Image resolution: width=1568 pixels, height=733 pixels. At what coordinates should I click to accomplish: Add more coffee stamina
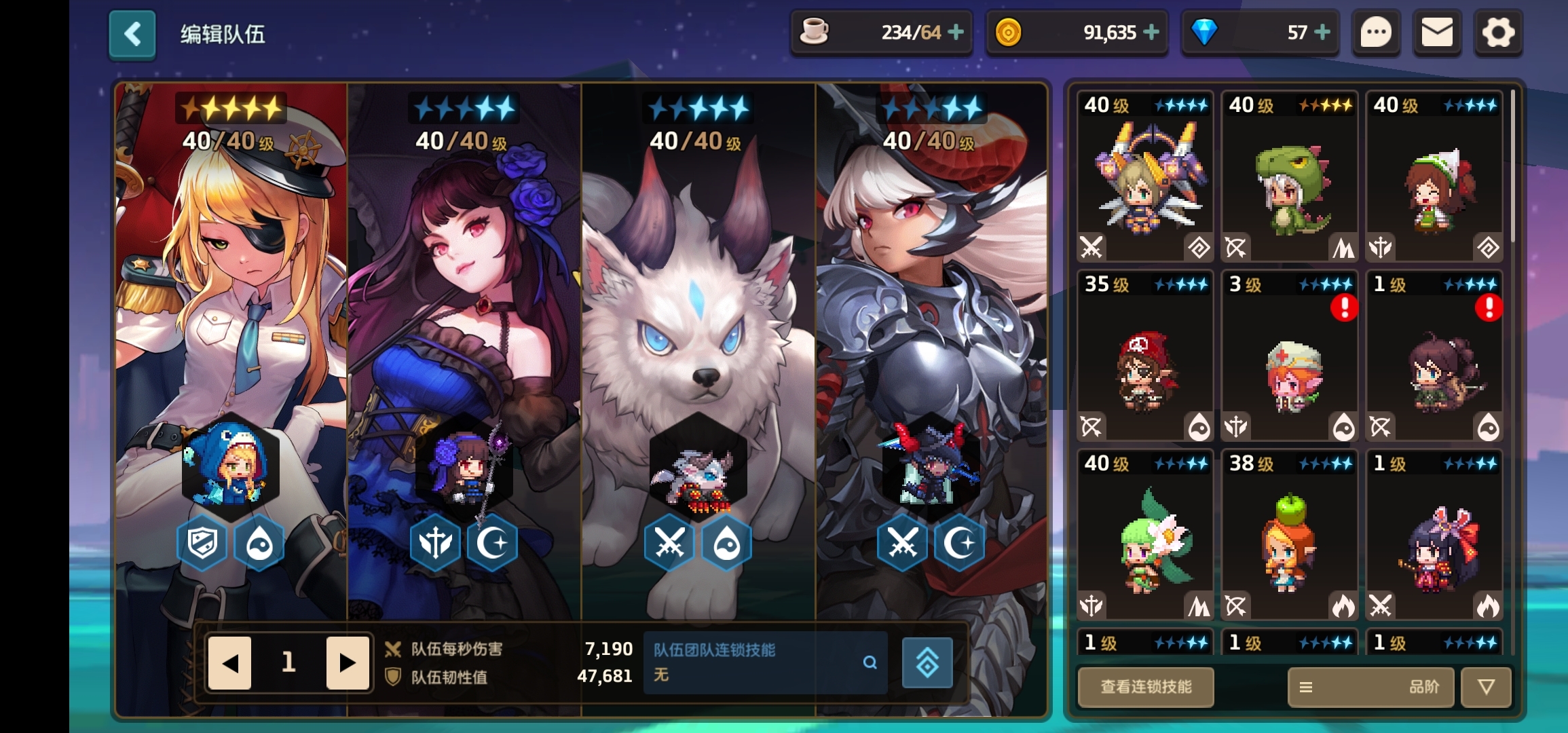click(956, 32)
